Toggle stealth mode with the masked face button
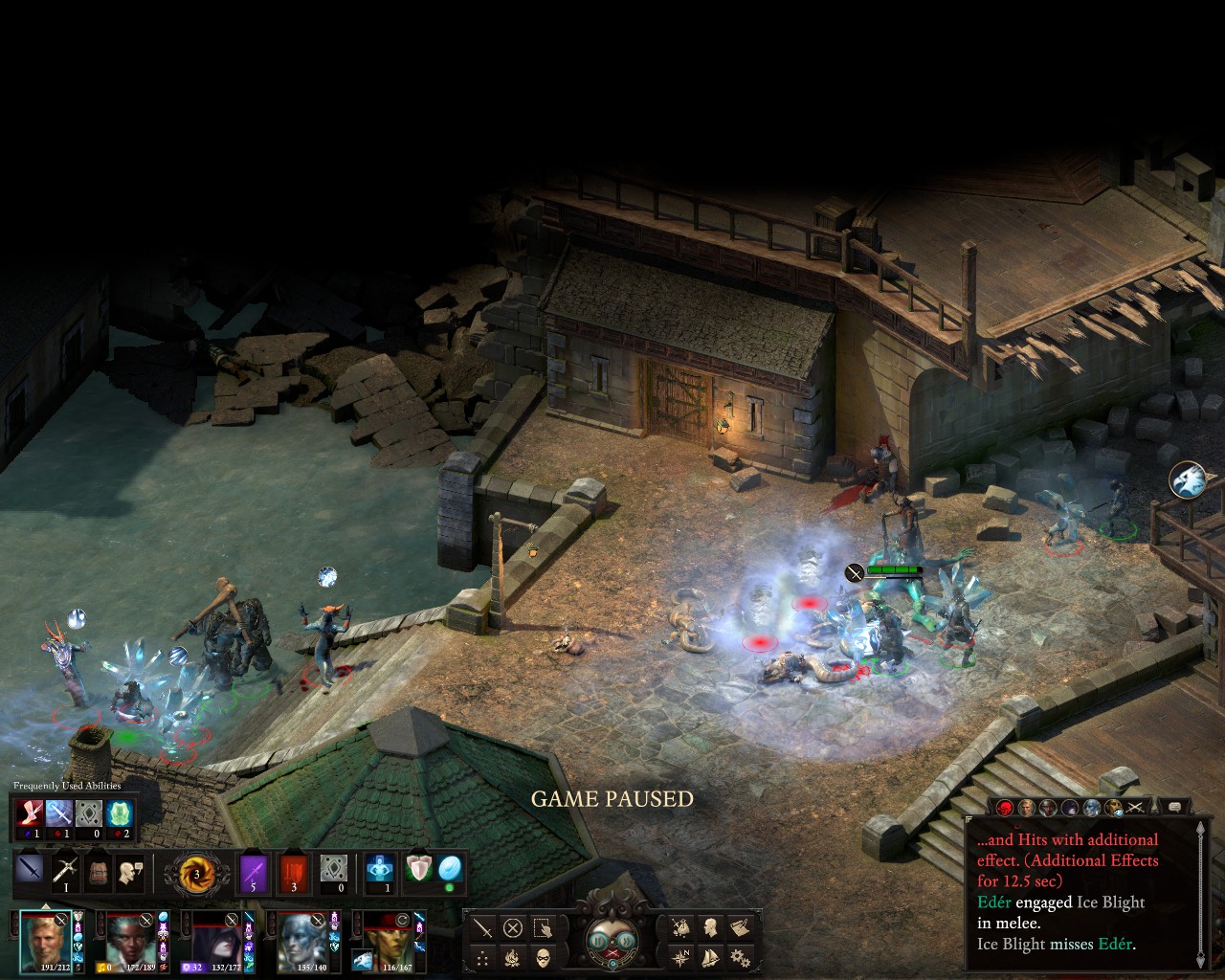Screen dimensions: 1225x980 543,956
